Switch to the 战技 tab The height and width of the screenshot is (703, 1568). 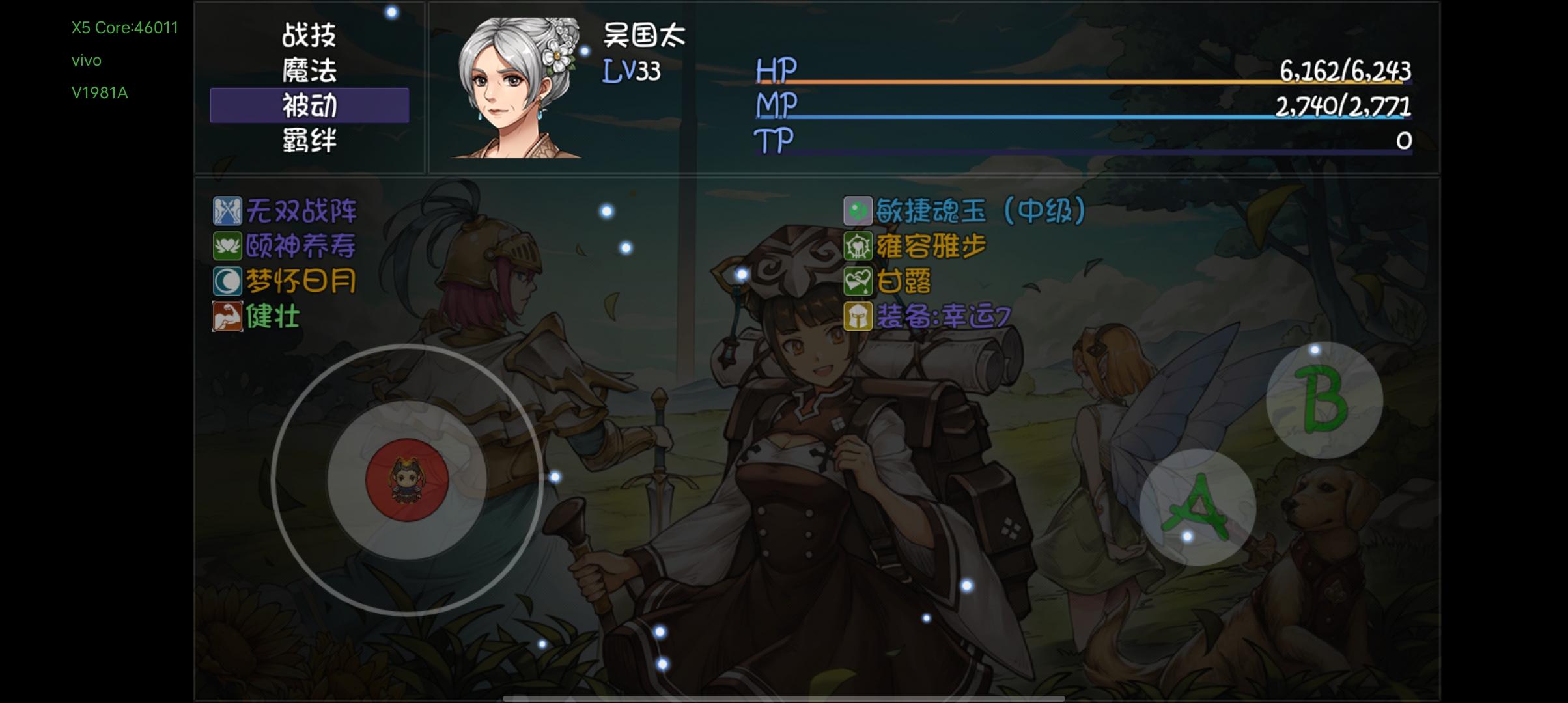coord(310,37)
